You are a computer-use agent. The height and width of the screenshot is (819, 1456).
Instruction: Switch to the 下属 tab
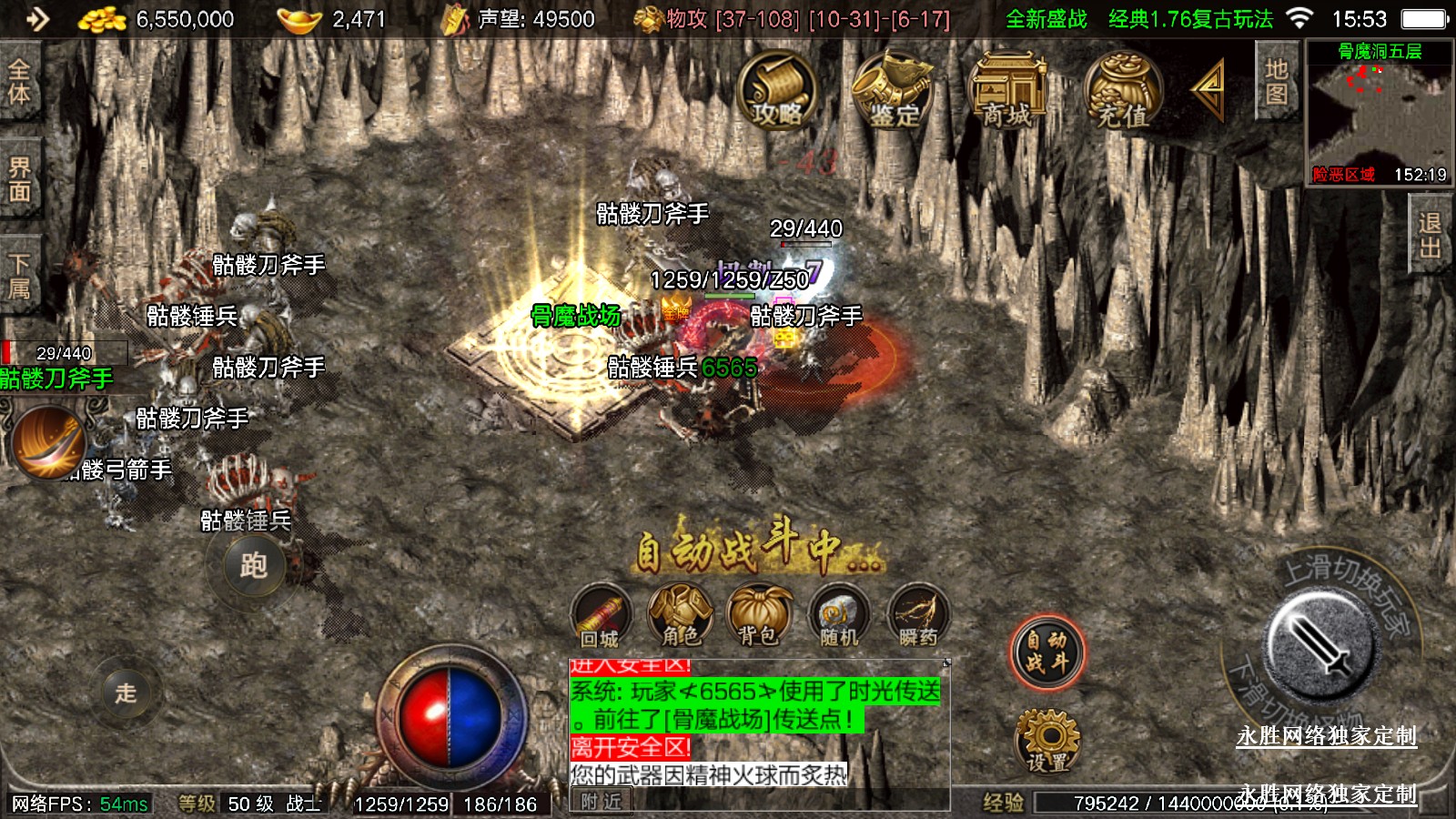coord(19,276)
